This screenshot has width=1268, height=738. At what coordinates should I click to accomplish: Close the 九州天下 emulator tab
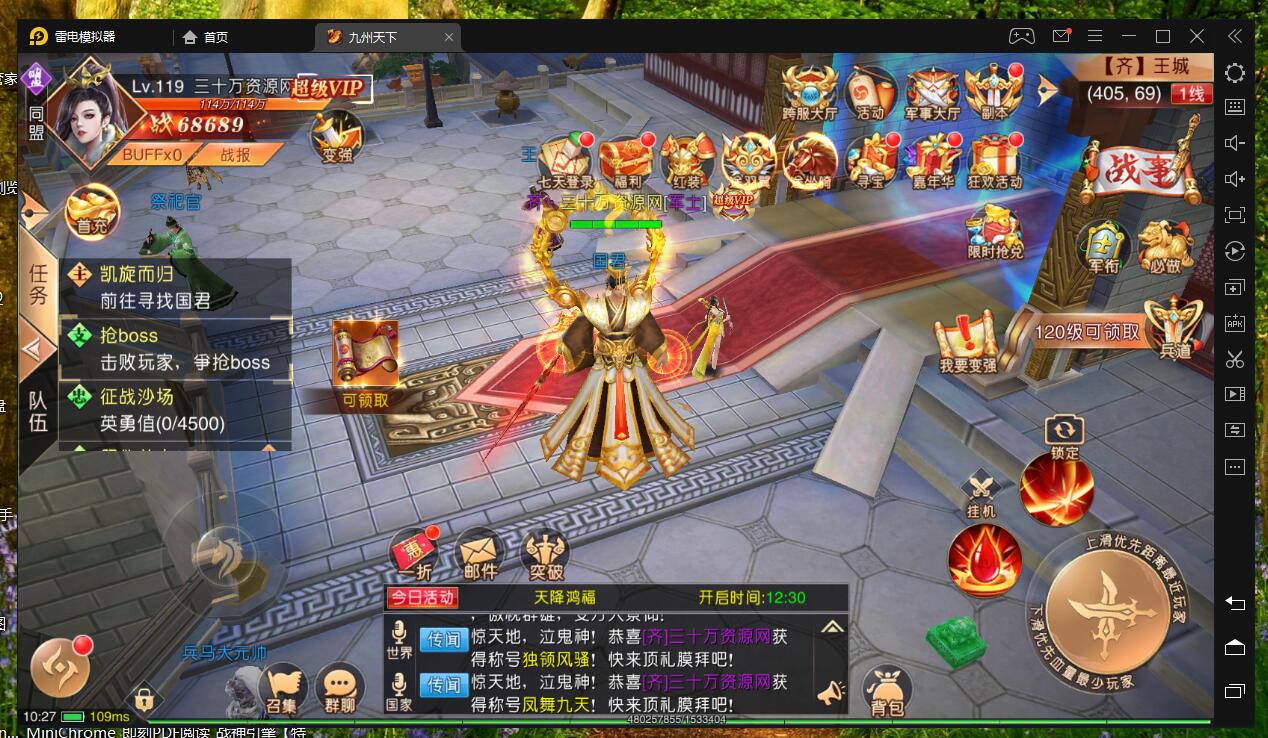pos(450,37)
